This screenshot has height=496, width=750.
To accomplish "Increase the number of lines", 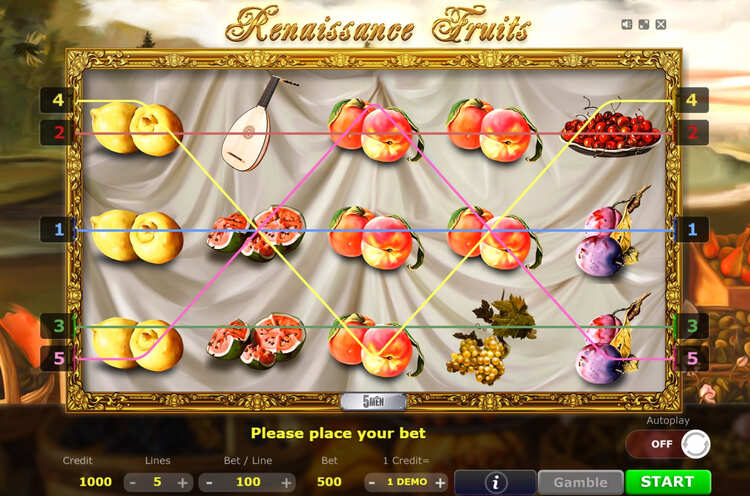I will (x=183, y=482).
